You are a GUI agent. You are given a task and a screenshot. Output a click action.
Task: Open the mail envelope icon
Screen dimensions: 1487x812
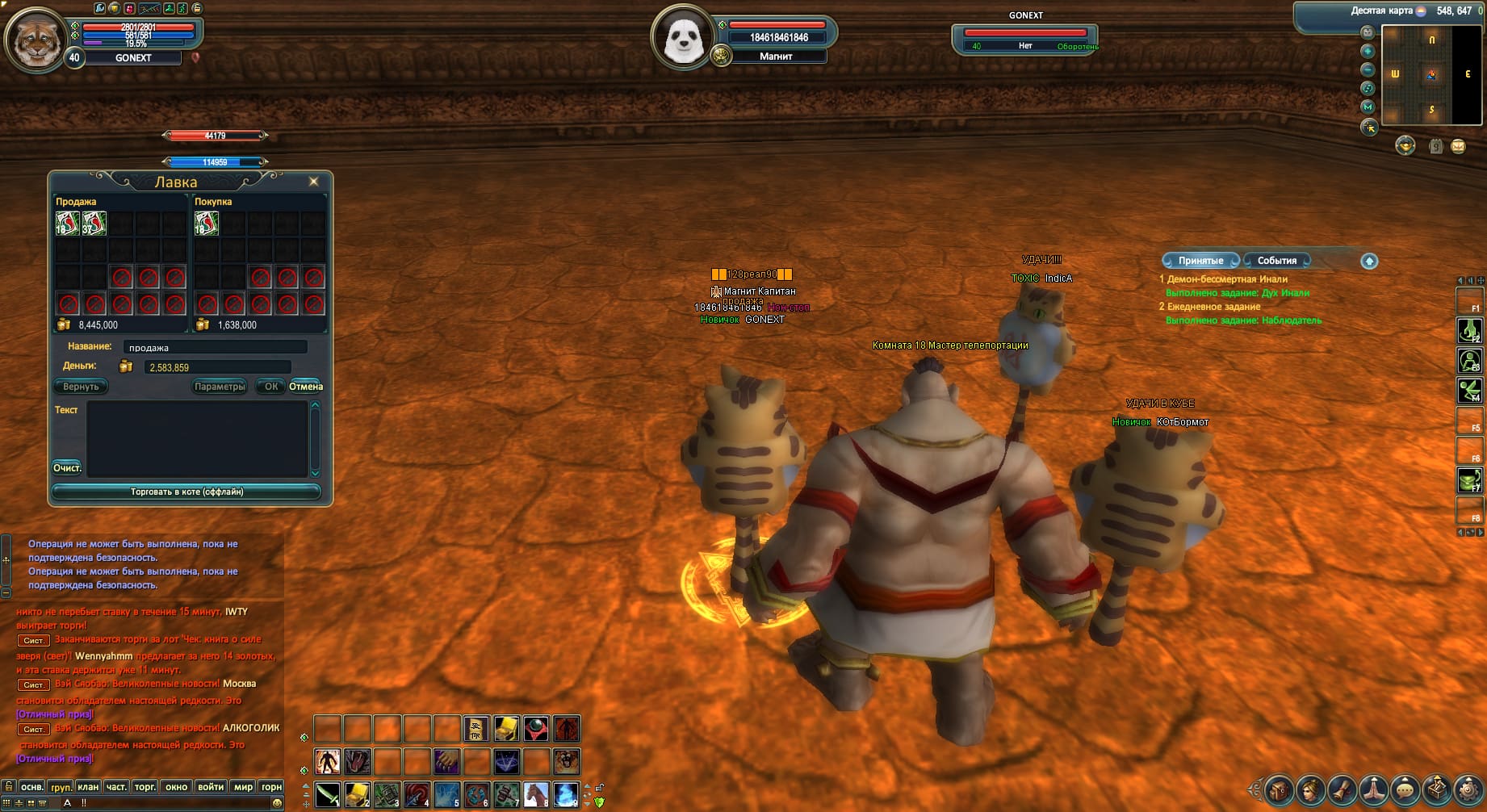point(1458,146)
